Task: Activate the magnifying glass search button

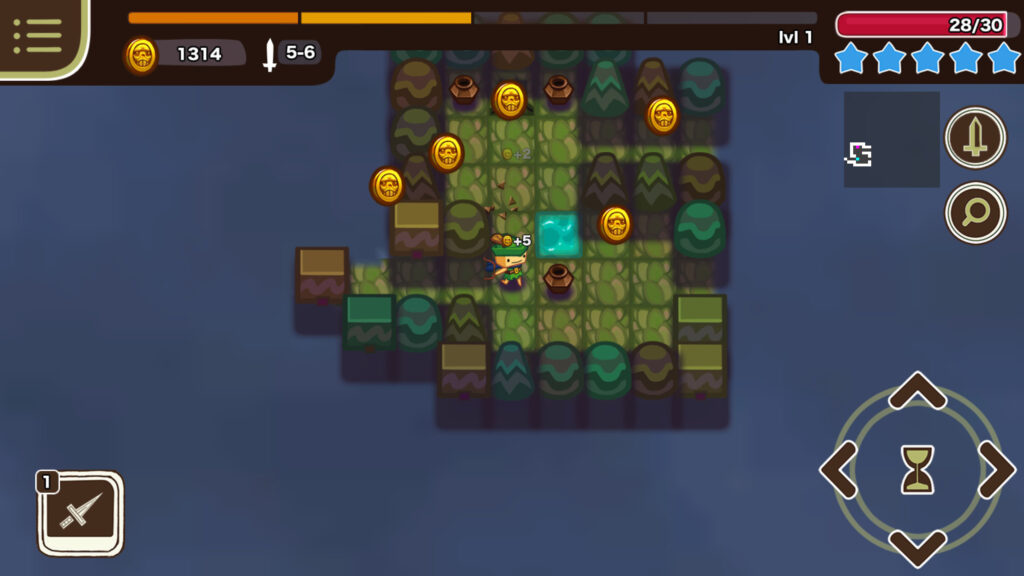Action: [975, 212]
